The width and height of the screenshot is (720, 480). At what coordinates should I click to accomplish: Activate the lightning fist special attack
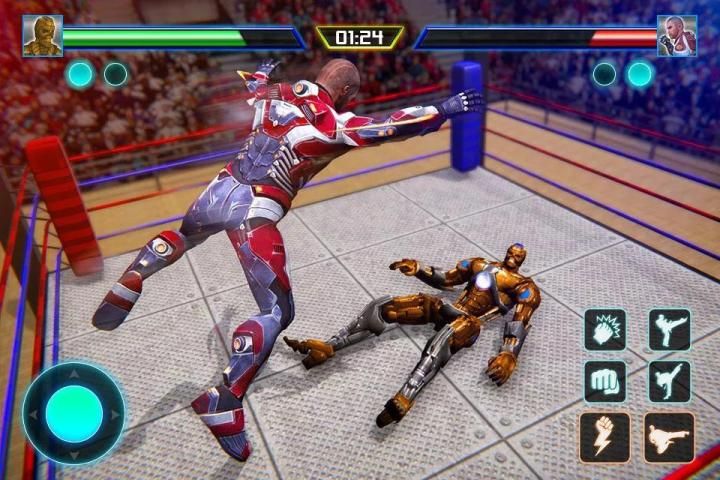pos(605,437)
